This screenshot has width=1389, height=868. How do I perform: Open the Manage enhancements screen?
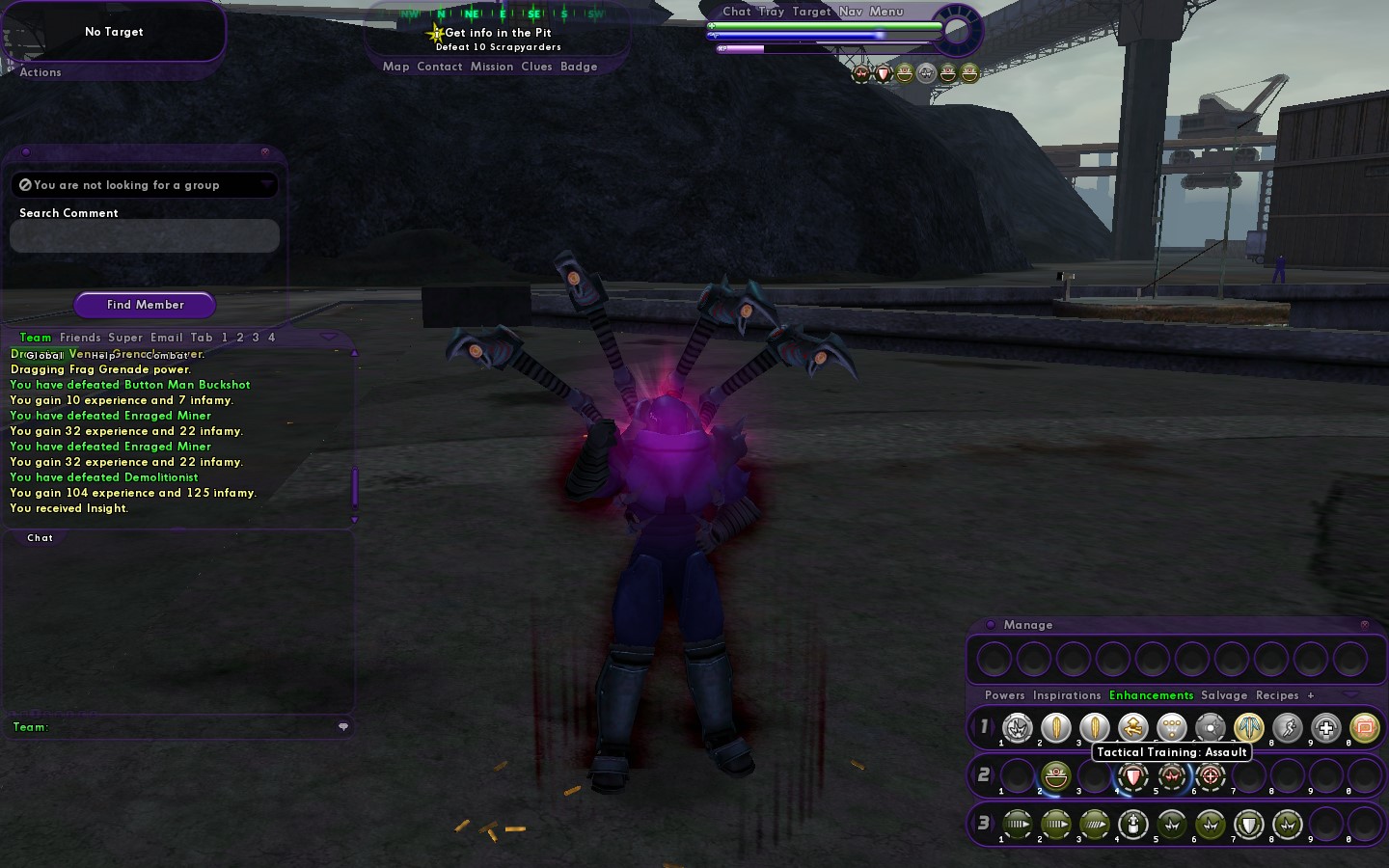click(1028, 625)
